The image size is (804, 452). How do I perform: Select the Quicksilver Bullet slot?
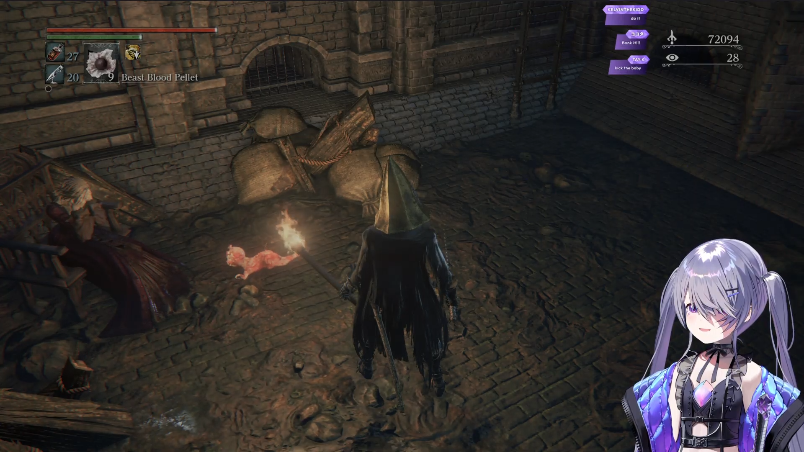[x=54, y=75]
